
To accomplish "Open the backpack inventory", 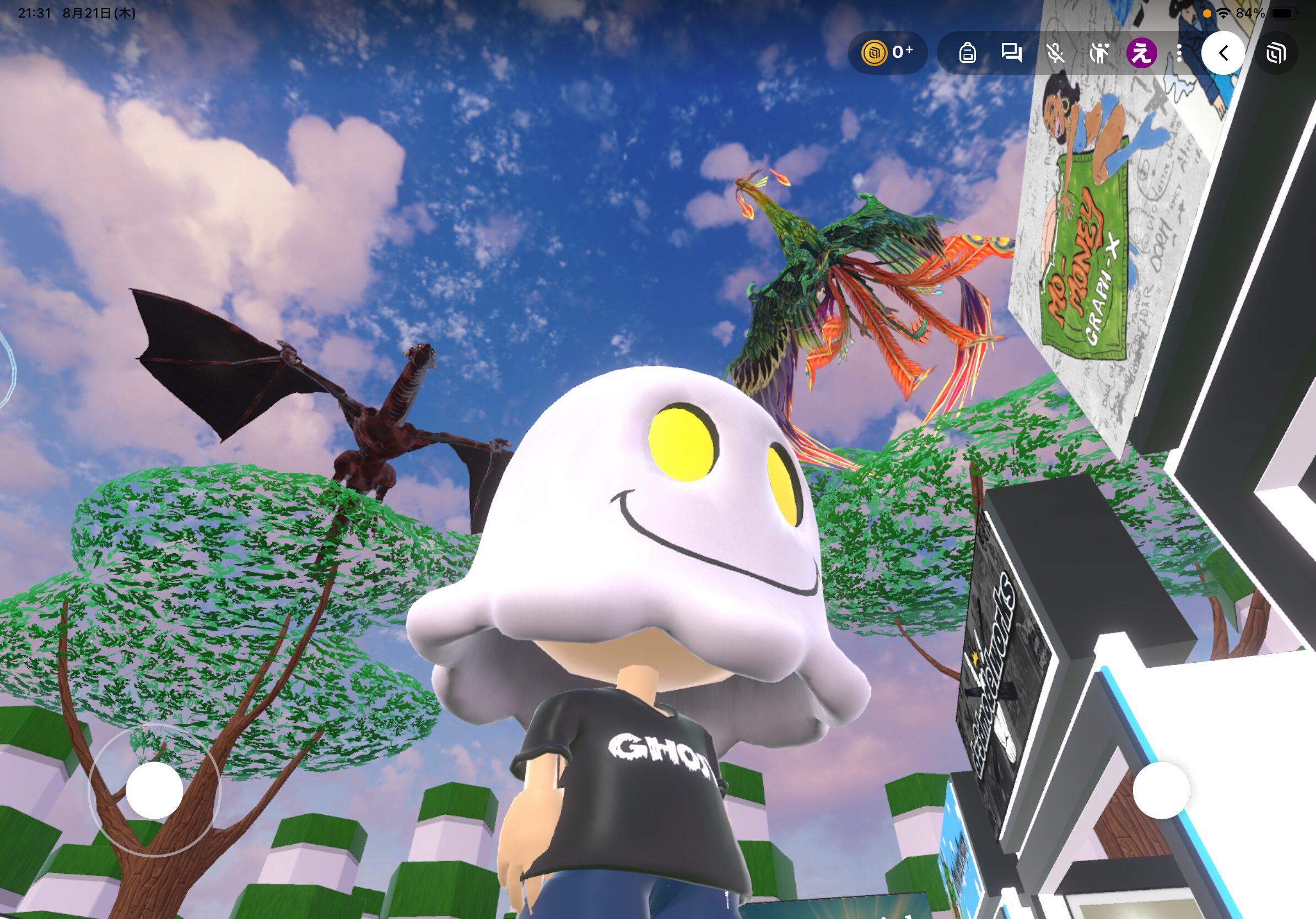I will point(968,53).
